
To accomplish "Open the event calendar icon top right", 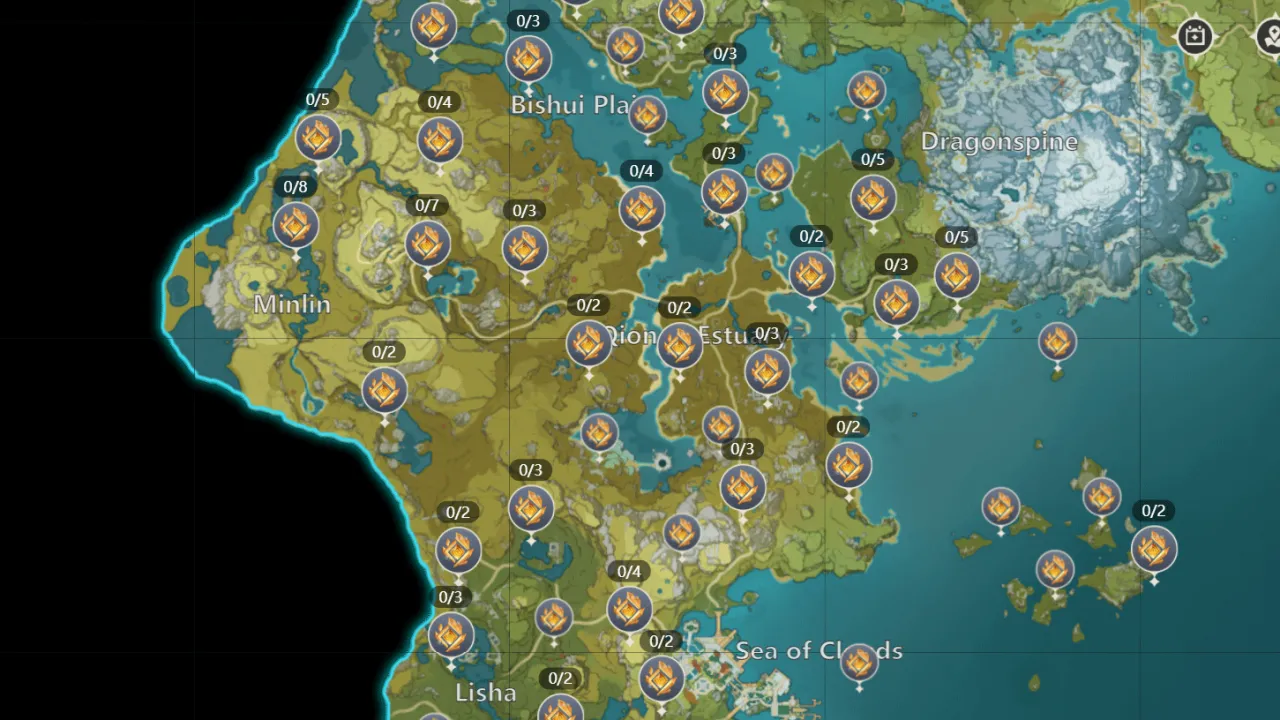I will click(x=1196, y=36).
